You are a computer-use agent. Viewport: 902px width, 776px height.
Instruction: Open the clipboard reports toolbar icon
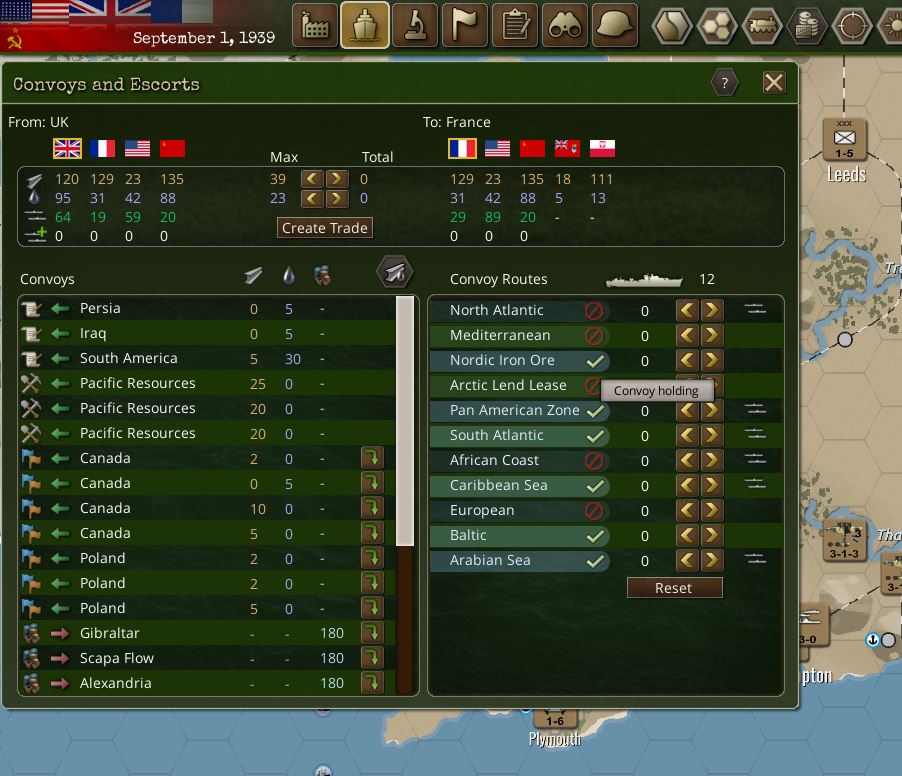[516, 26]
